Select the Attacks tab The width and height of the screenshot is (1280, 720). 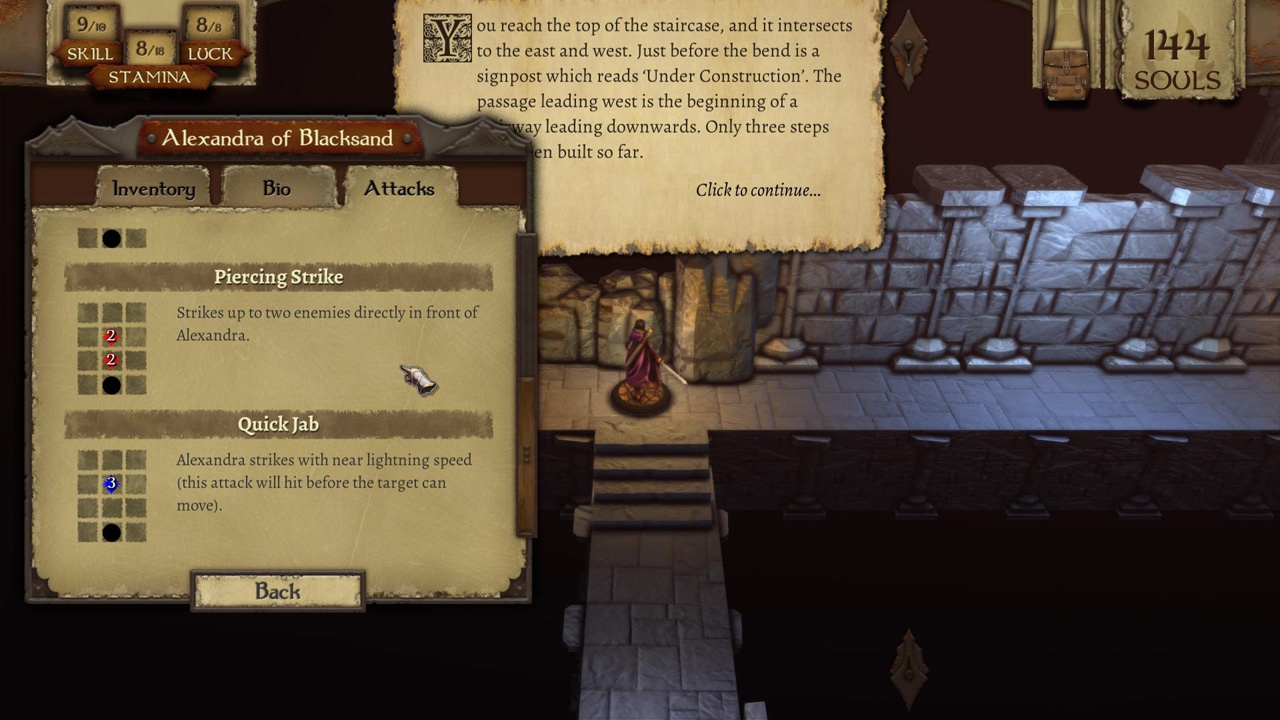(x=398, y=189)
